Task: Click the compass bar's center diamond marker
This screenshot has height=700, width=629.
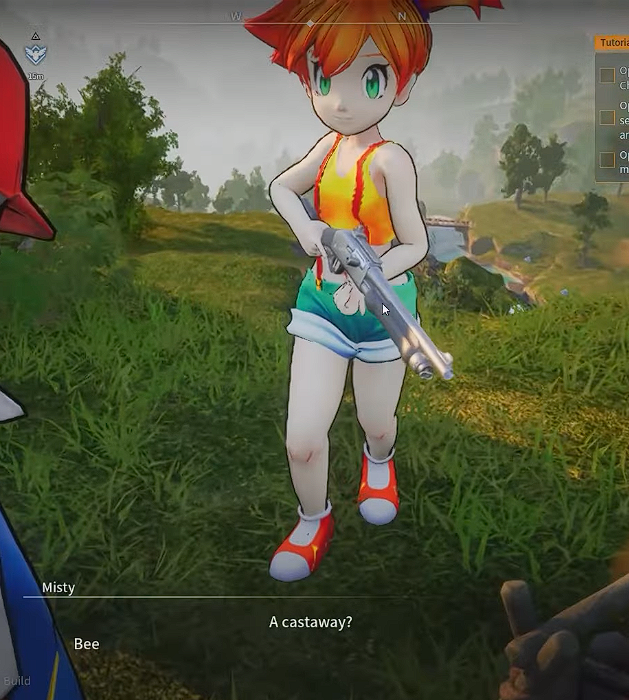Action: pos(310,21)
